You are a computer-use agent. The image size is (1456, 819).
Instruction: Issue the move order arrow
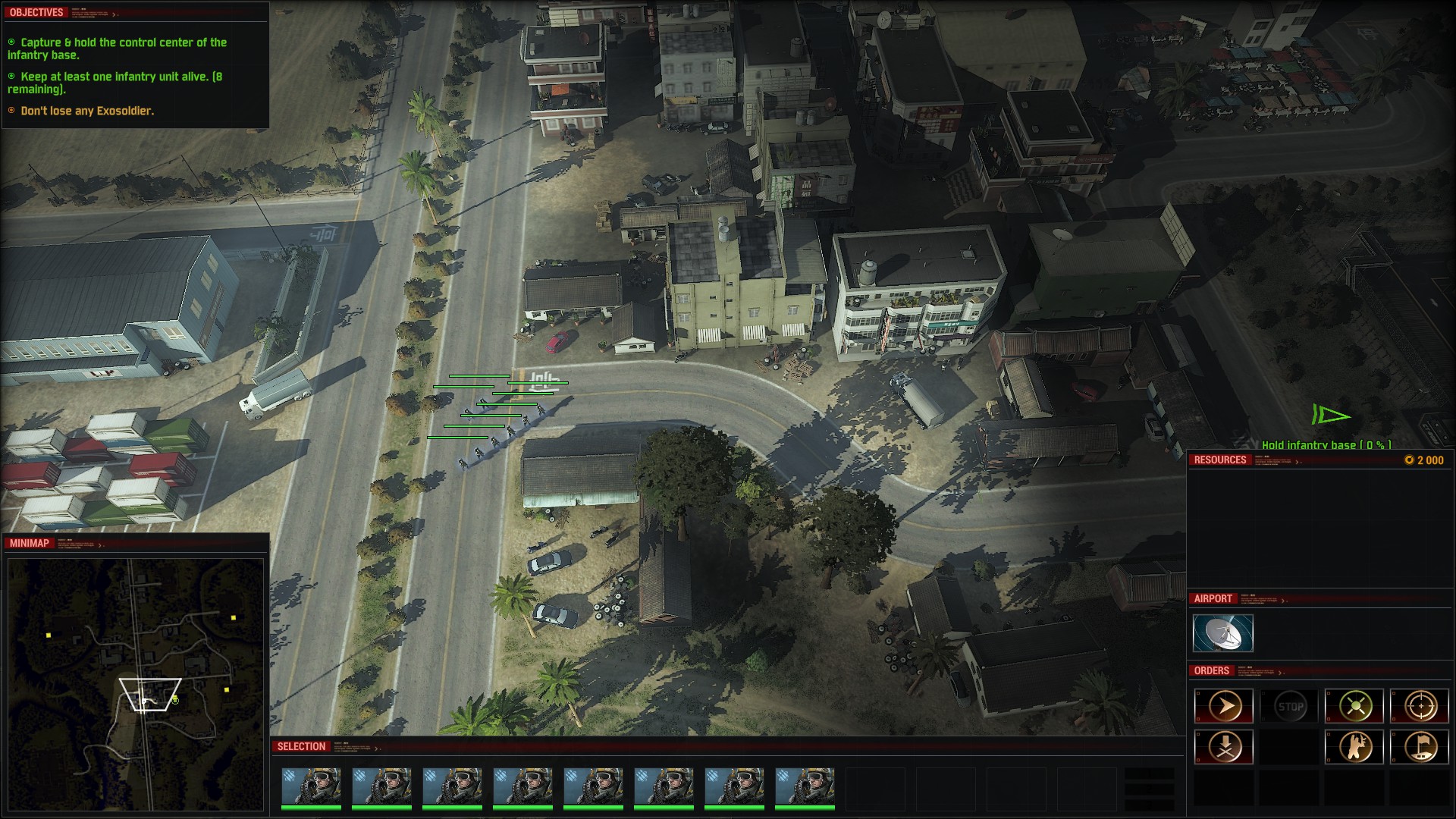click(1224, 707)
